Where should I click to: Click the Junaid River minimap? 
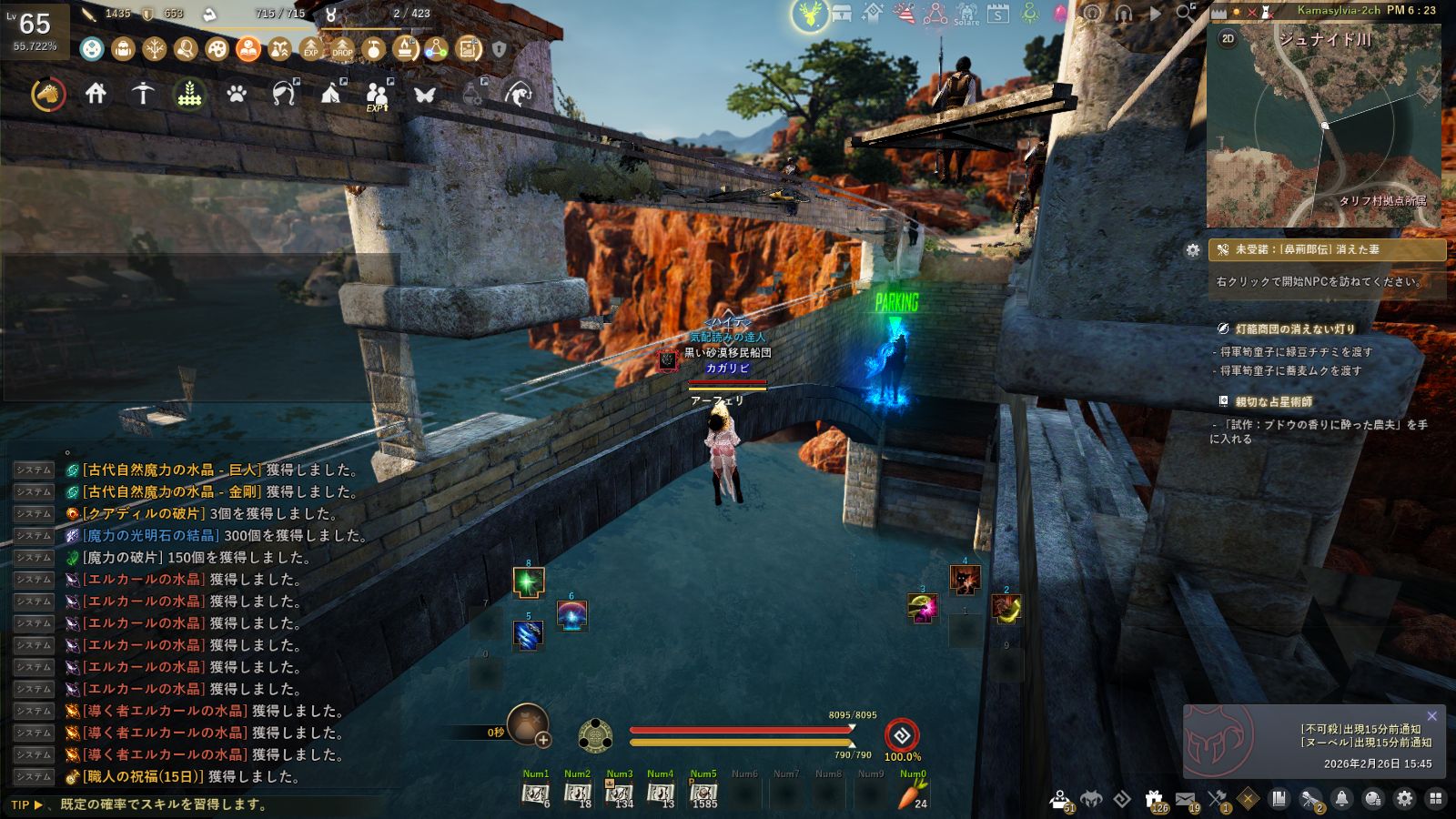click(1324, 126)
